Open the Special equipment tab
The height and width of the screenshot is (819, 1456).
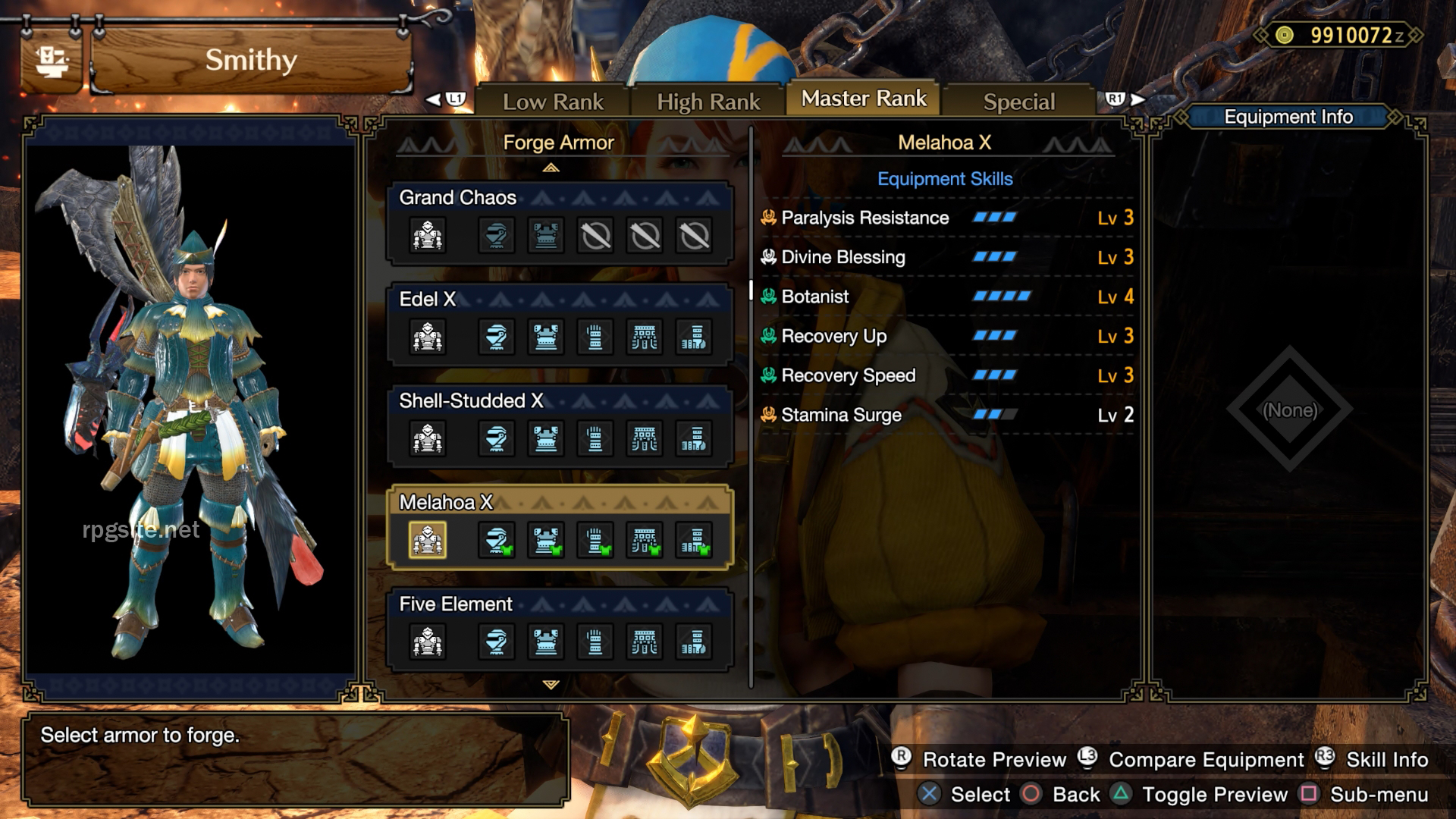point(1018,100)
